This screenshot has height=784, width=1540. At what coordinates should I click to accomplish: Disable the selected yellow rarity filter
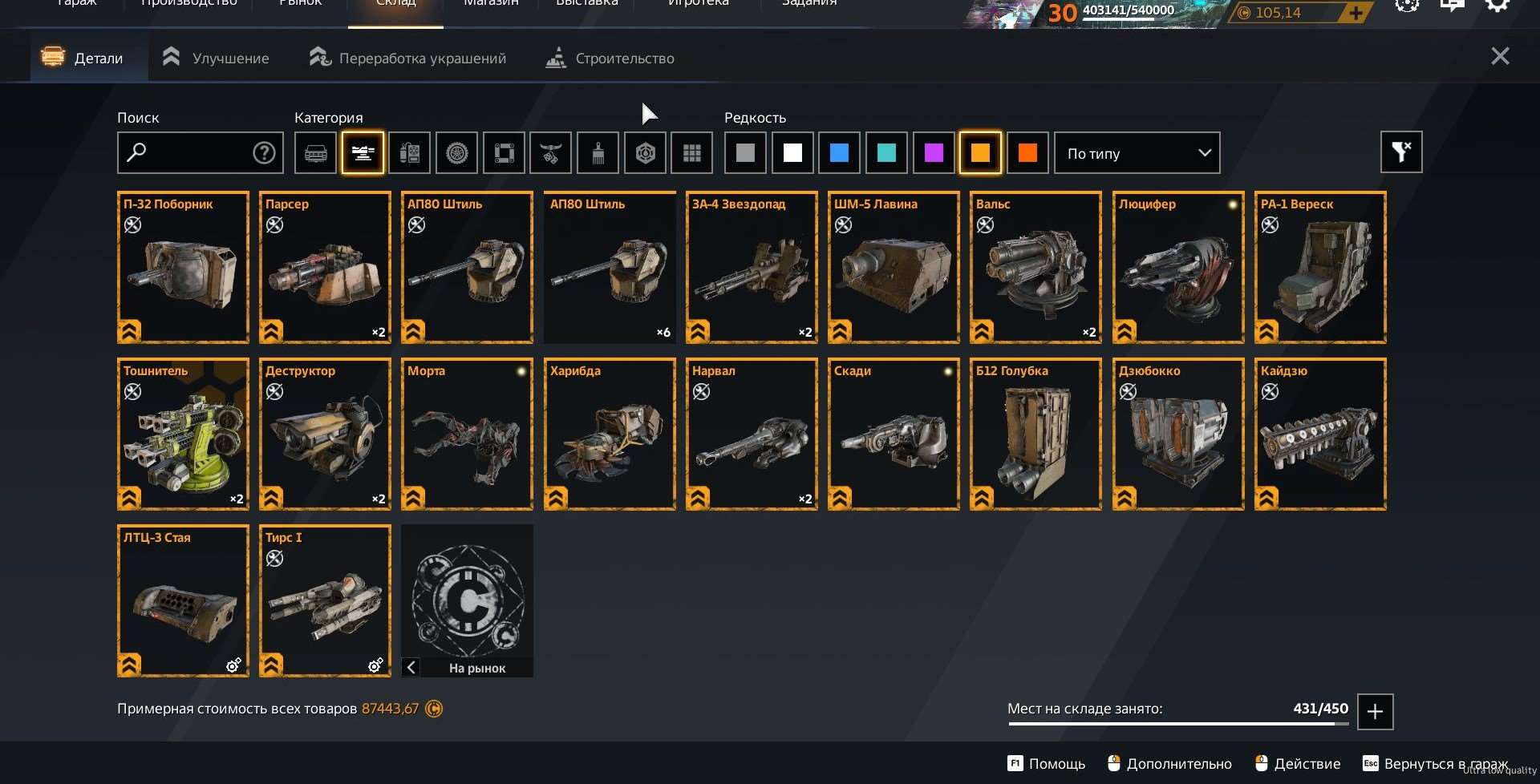980,152
